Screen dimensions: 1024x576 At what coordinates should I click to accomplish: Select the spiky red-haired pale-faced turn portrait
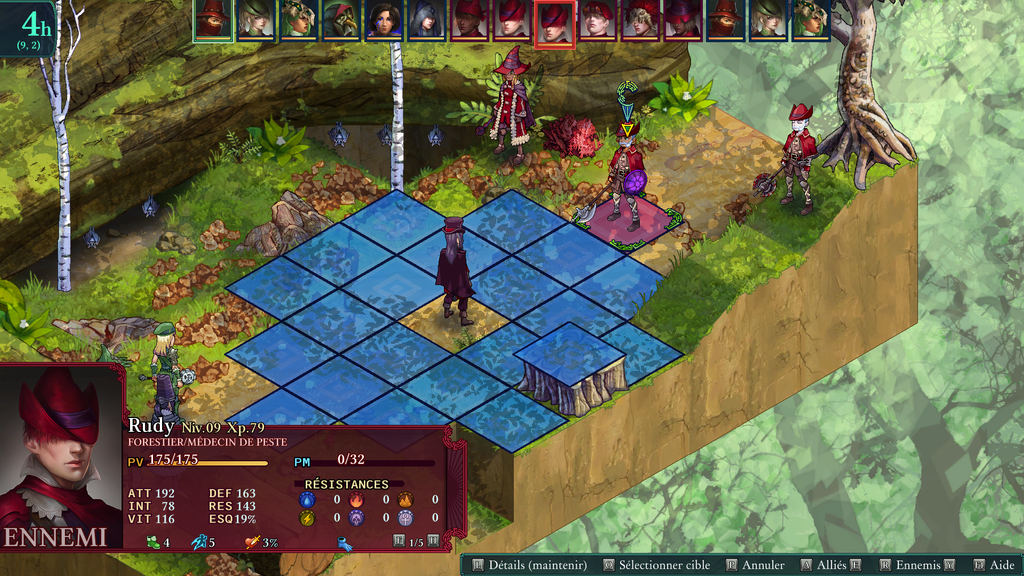pos(639,20)
